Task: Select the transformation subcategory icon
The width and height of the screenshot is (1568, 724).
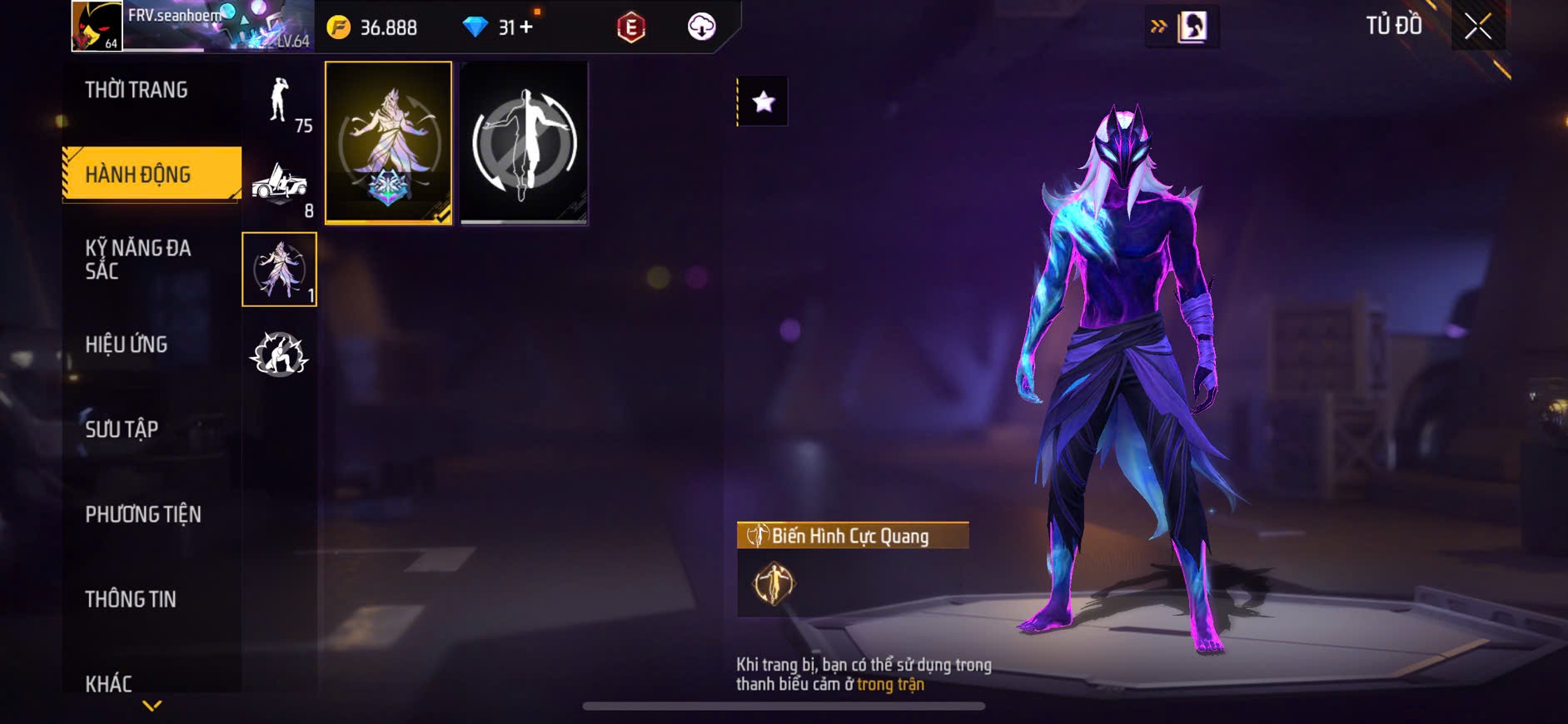Action: click(279, 269)
